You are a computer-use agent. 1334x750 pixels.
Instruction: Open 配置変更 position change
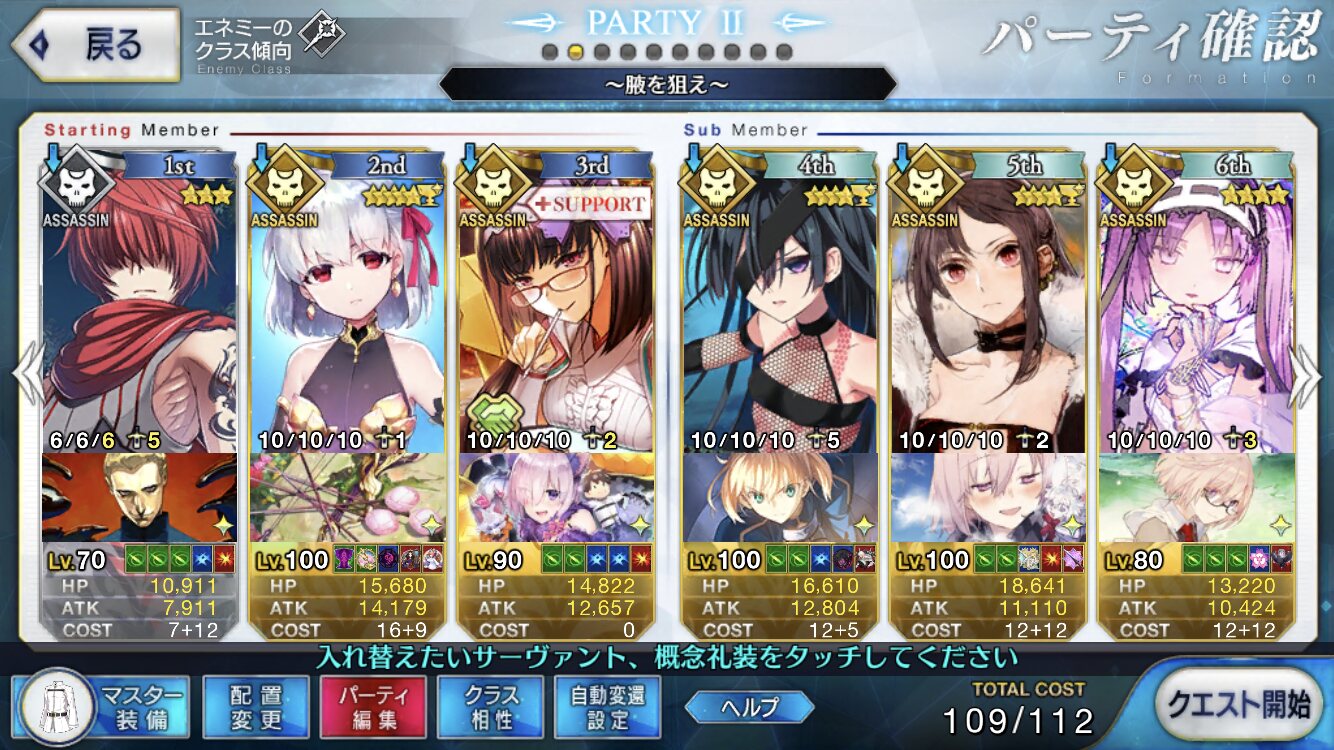[x=255, y=706]
